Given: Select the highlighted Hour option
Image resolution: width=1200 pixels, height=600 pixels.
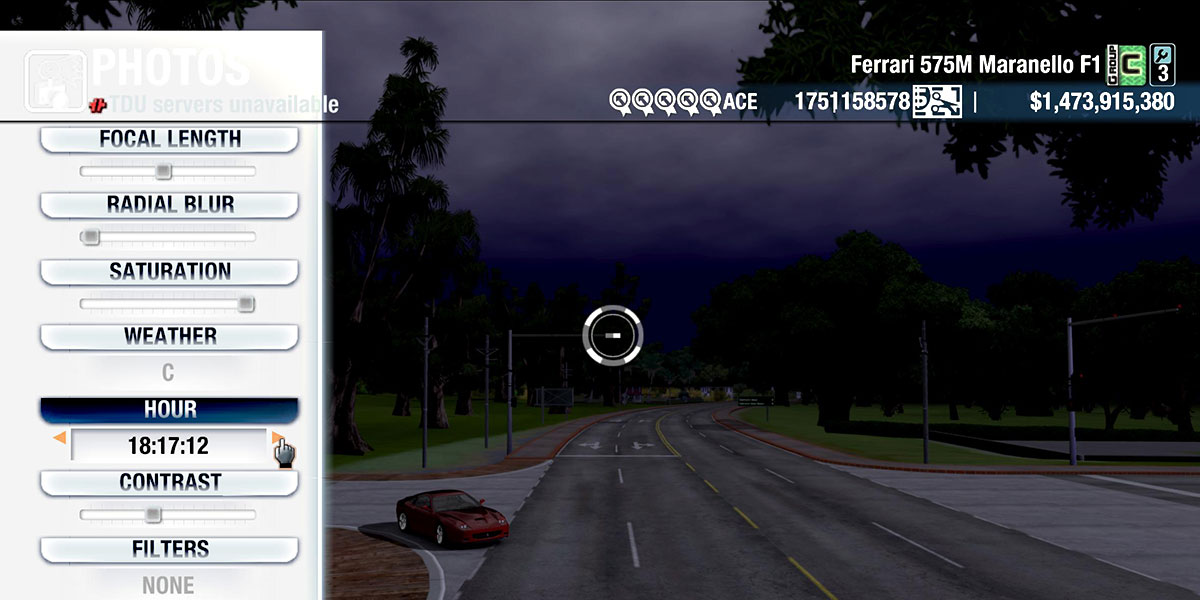Looking at the screenshot, I should coord(169,410).
